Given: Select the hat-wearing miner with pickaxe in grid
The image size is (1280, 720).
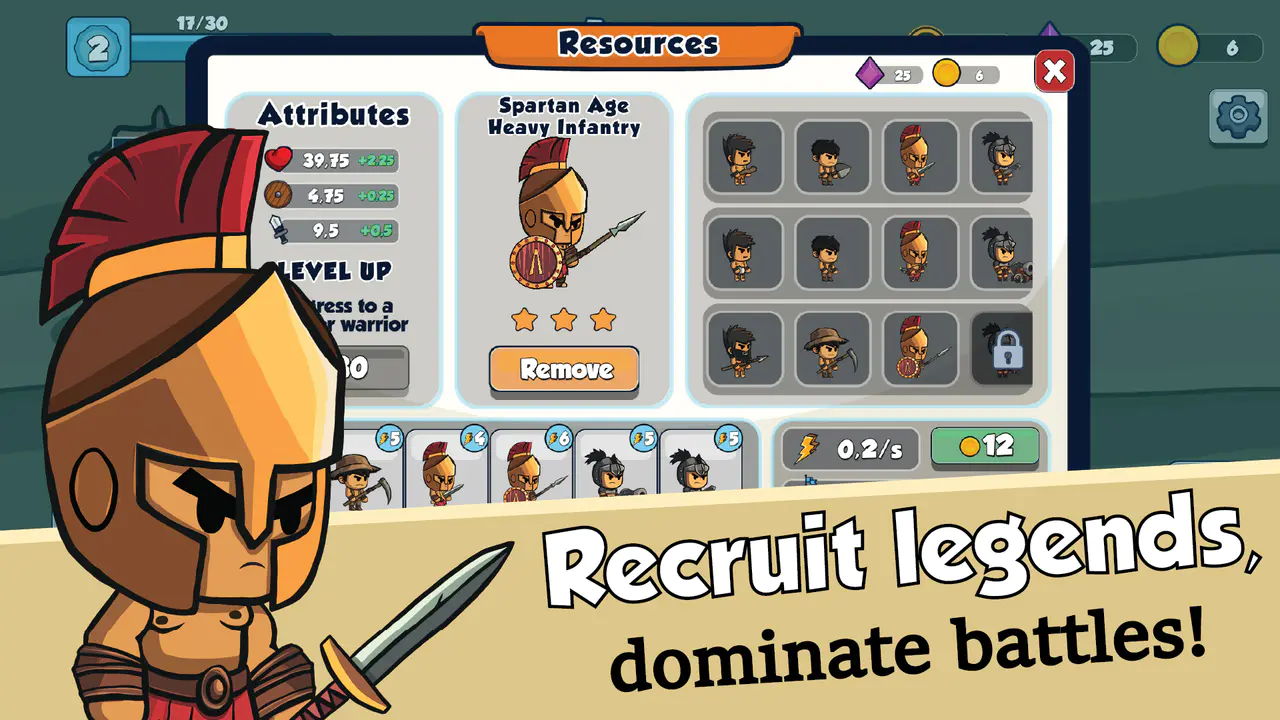Looking at the screenshot, I should 832,348.
